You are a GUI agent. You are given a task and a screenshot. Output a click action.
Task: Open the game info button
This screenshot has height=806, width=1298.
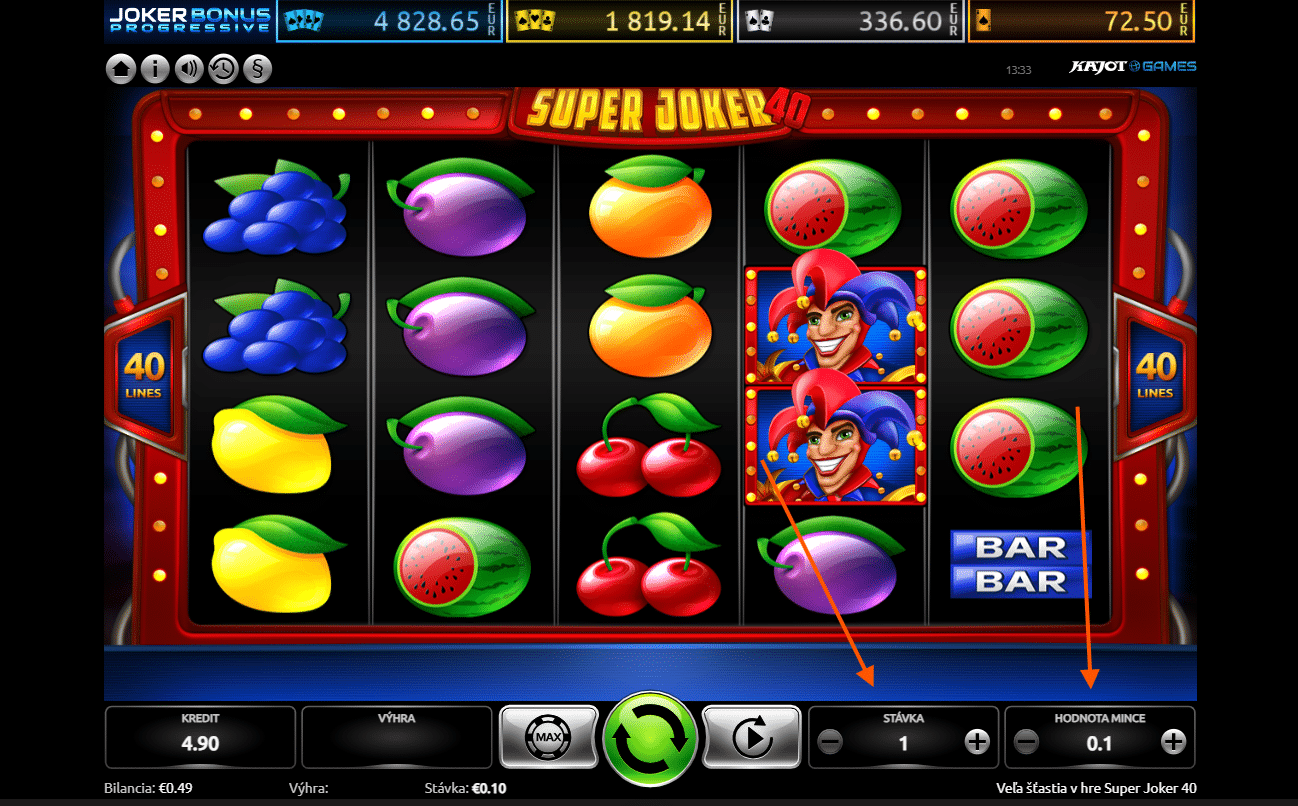tap(154, 69)
